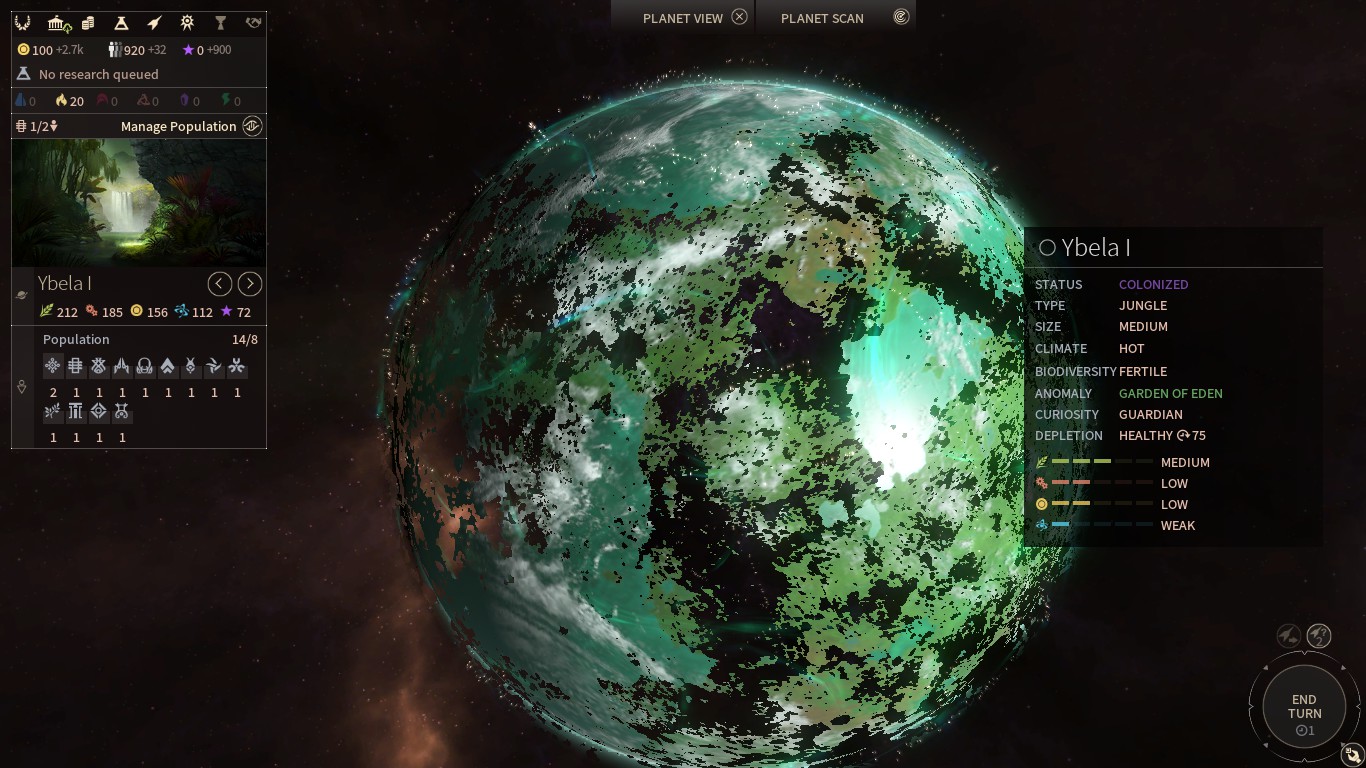
Task: End the current turn
Action: click(1304, 707)
